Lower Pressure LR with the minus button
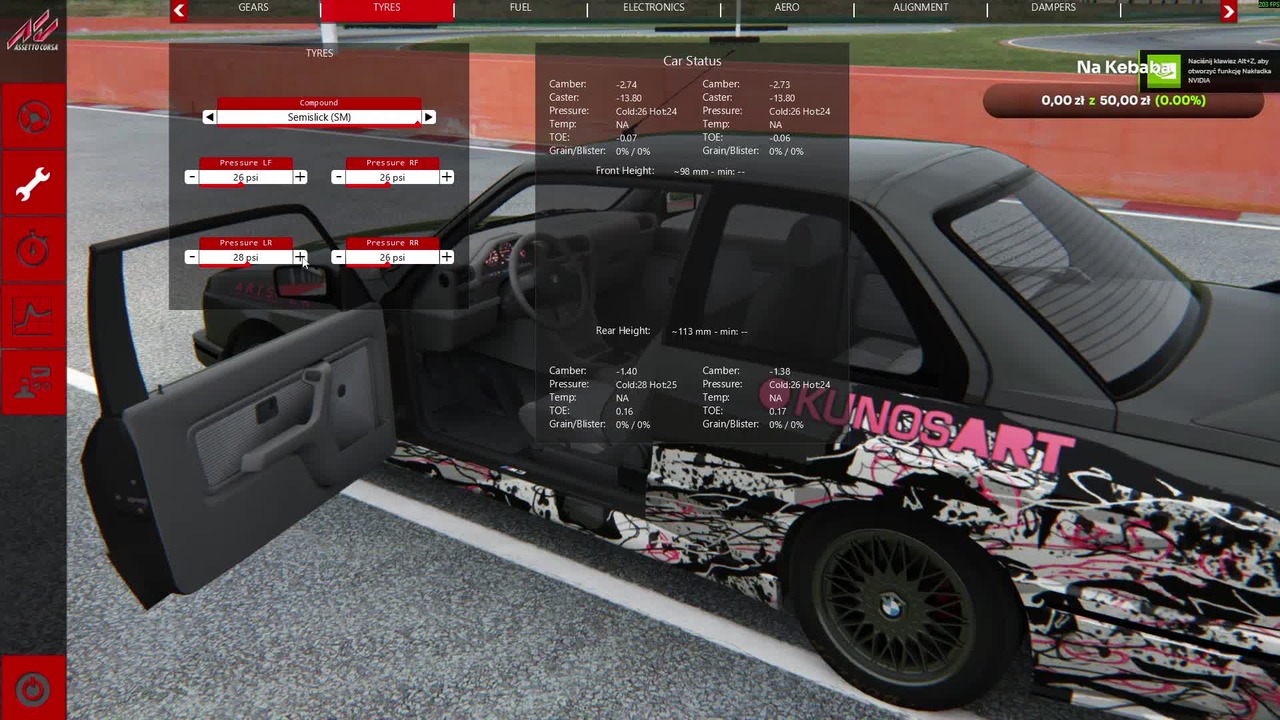This screenshot has height=720, width=1280. (x=191, y=257)
